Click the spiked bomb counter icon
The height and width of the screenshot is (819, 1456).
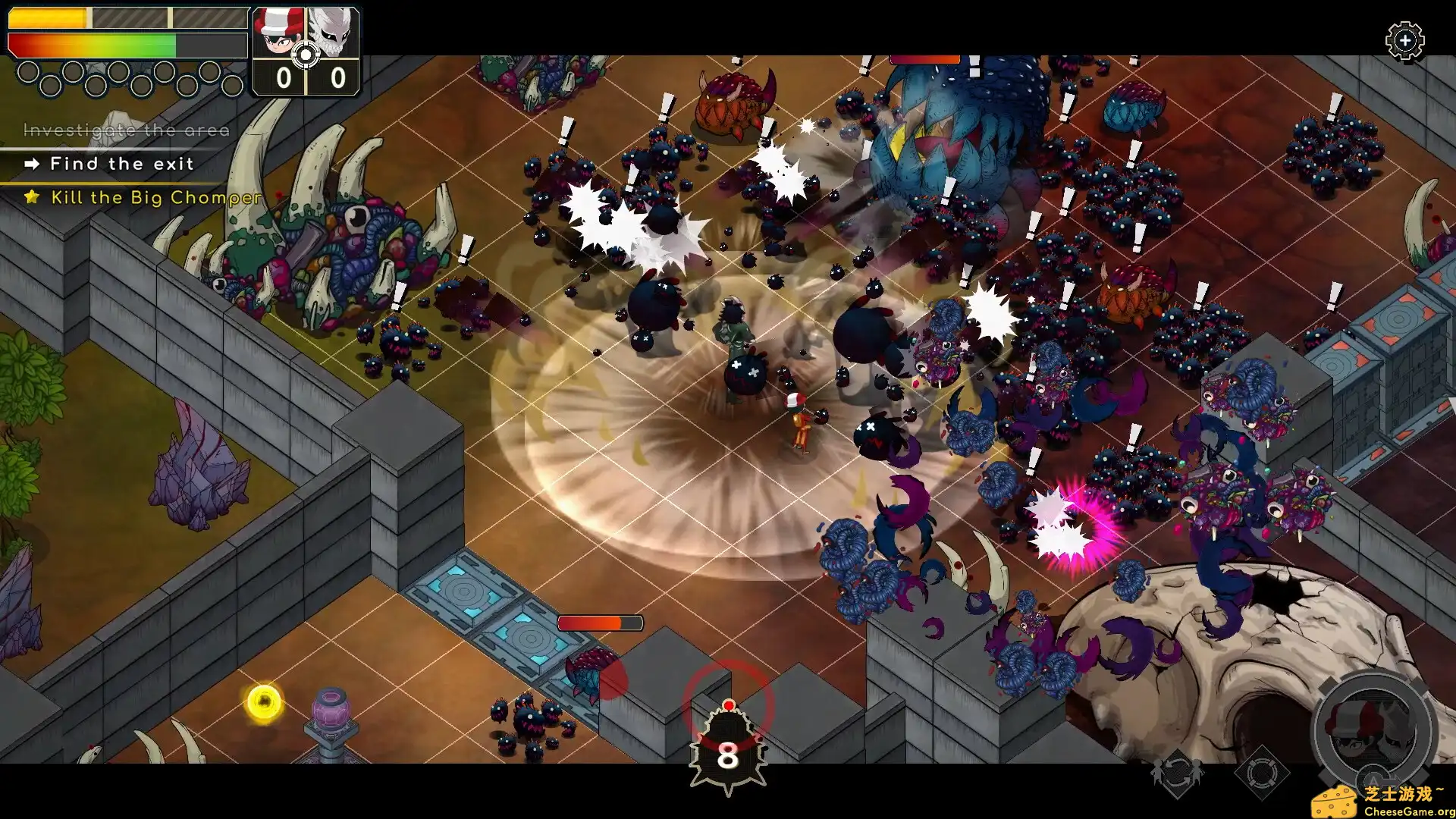(728, 753)
